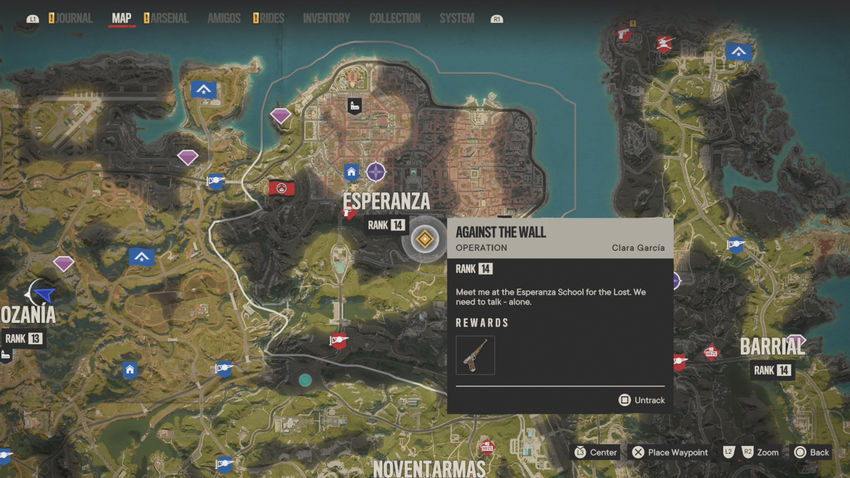
Task: Select the Map tab
Action: [122, 18]
